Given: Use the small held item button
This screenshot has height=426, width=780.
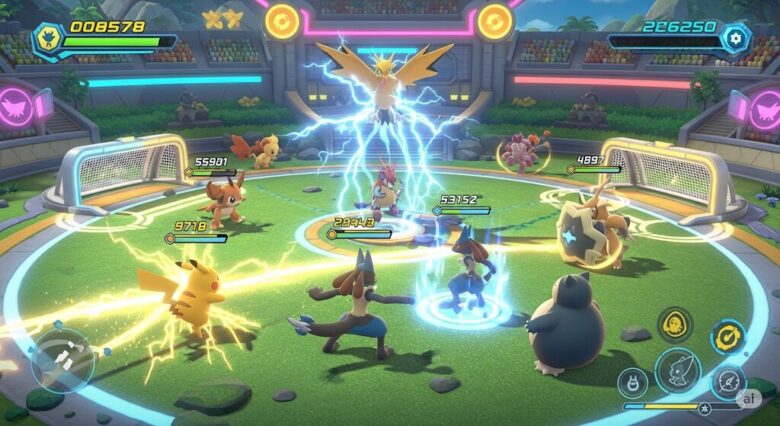Looking at the screenshot, I should [x=632, y=382].
